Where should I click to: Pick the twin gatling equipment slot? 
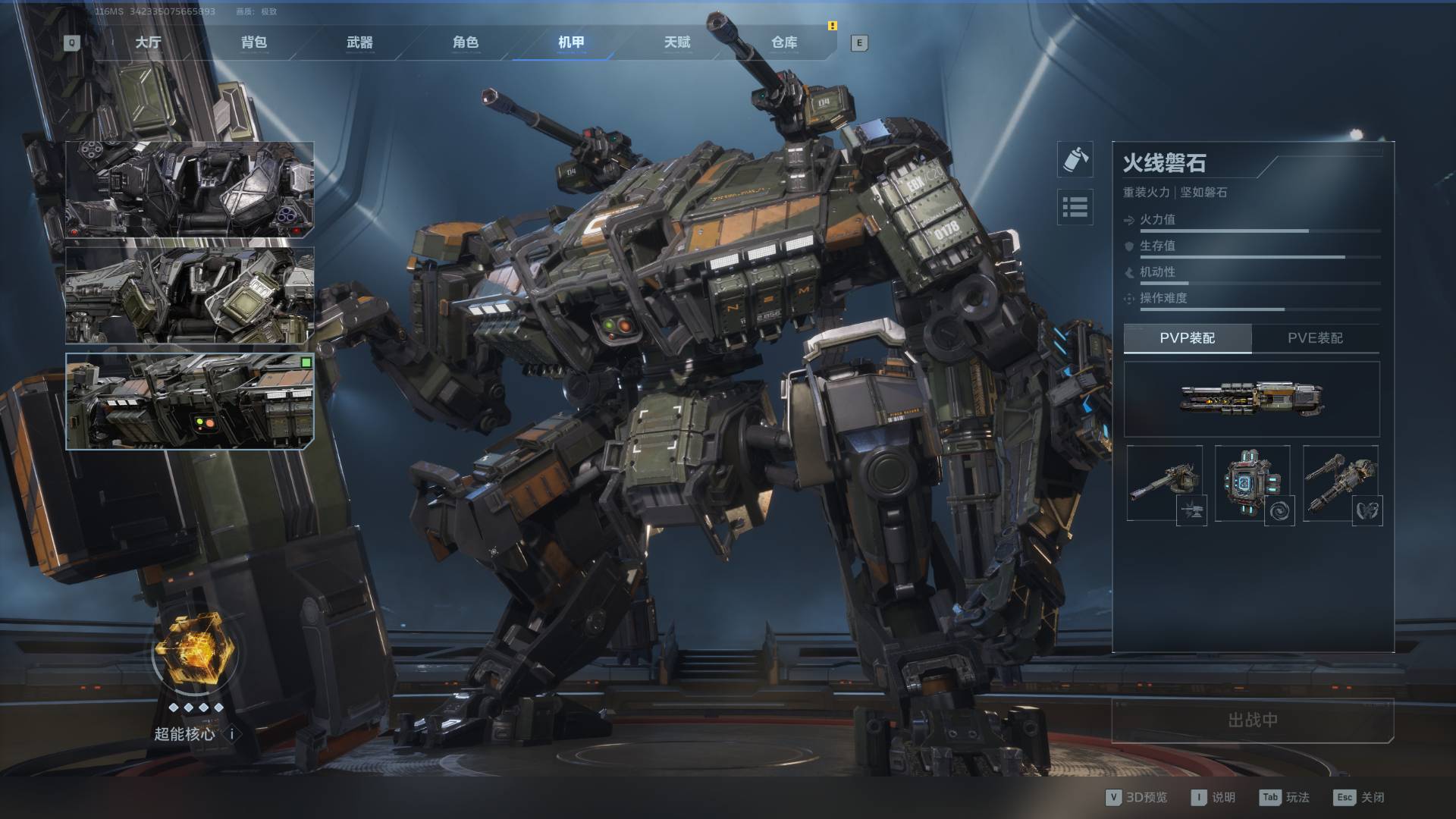click(1341, 484)
